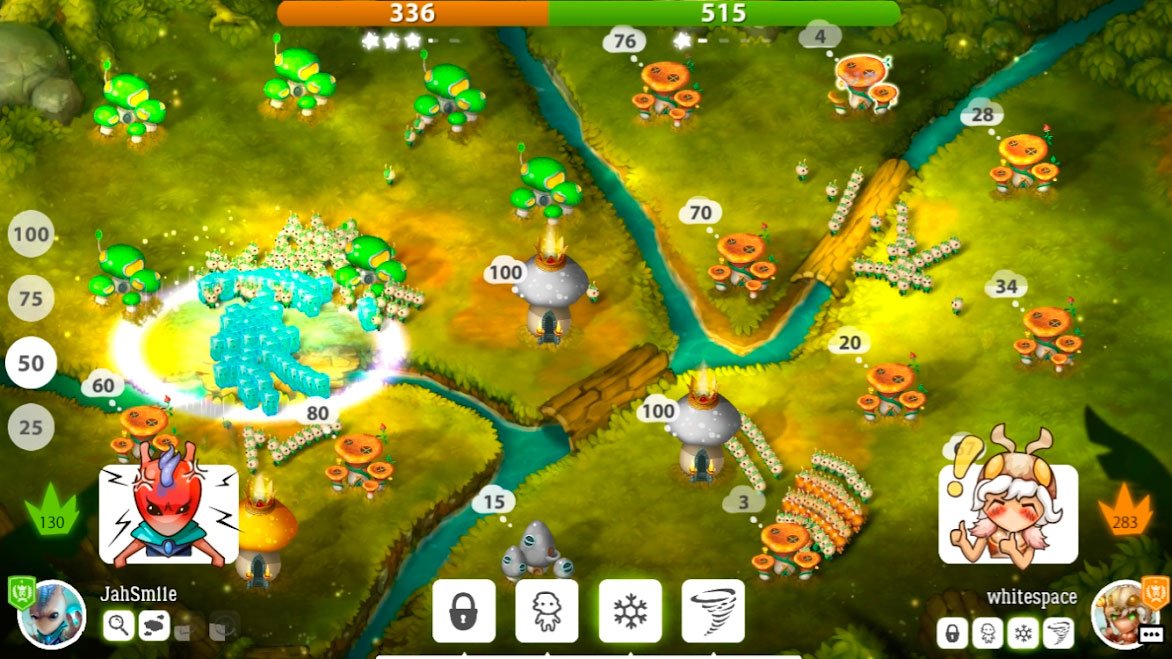The height and width of the screenshot is (659, 1172).
Task: Click JahSmile's angry red creature sticker
Action: coord(168,514)
